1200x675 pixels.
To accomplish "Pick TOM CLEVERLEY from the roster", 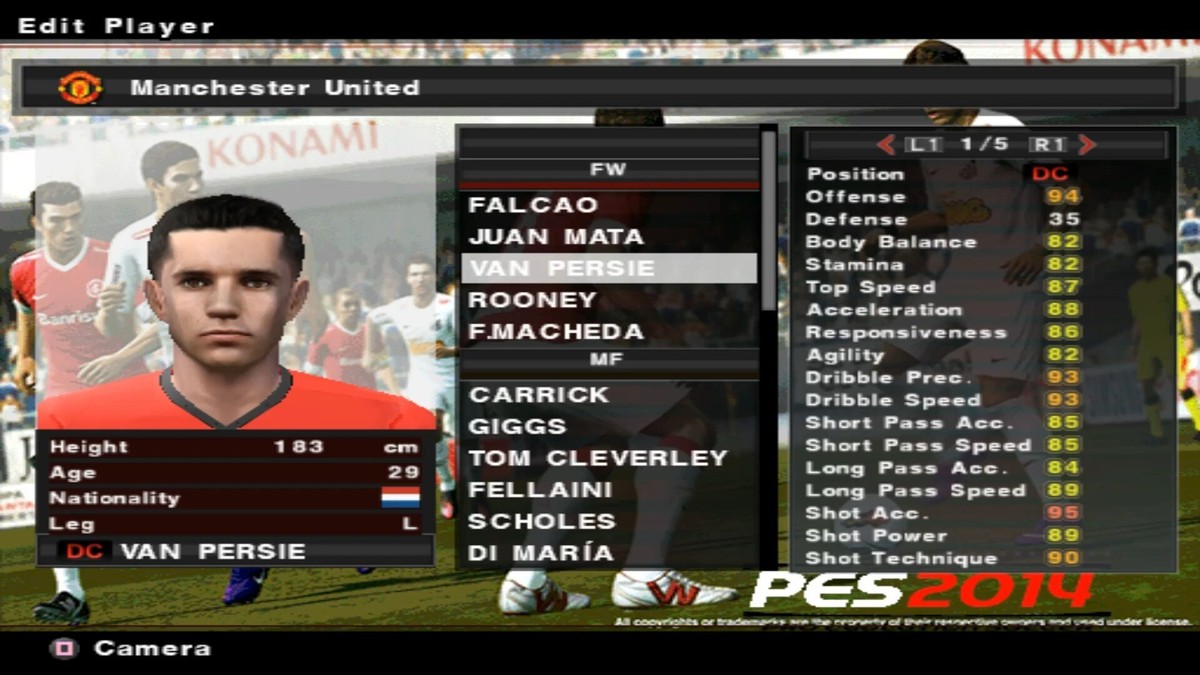I will tap(598, 458).
